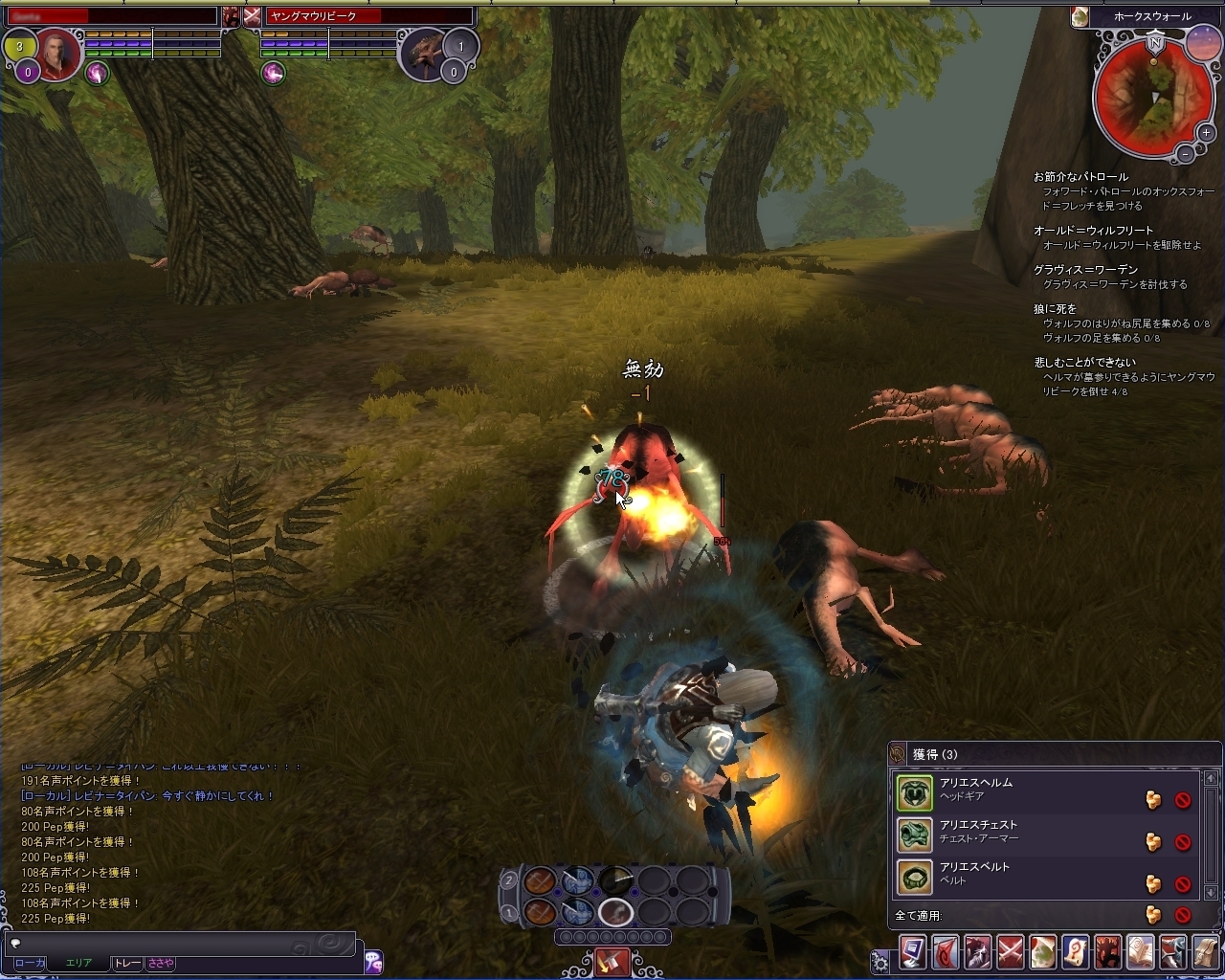
Task: Take all loot with the 全て適用 coins icon
Action: [x=1153, y=915]
